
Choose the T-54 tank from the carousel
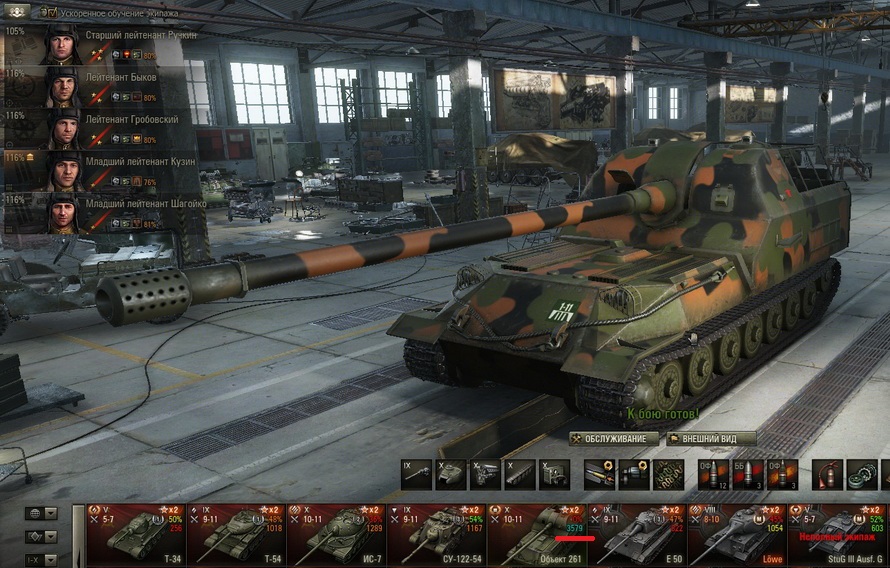pyautogui.click(x=235, y=534)
